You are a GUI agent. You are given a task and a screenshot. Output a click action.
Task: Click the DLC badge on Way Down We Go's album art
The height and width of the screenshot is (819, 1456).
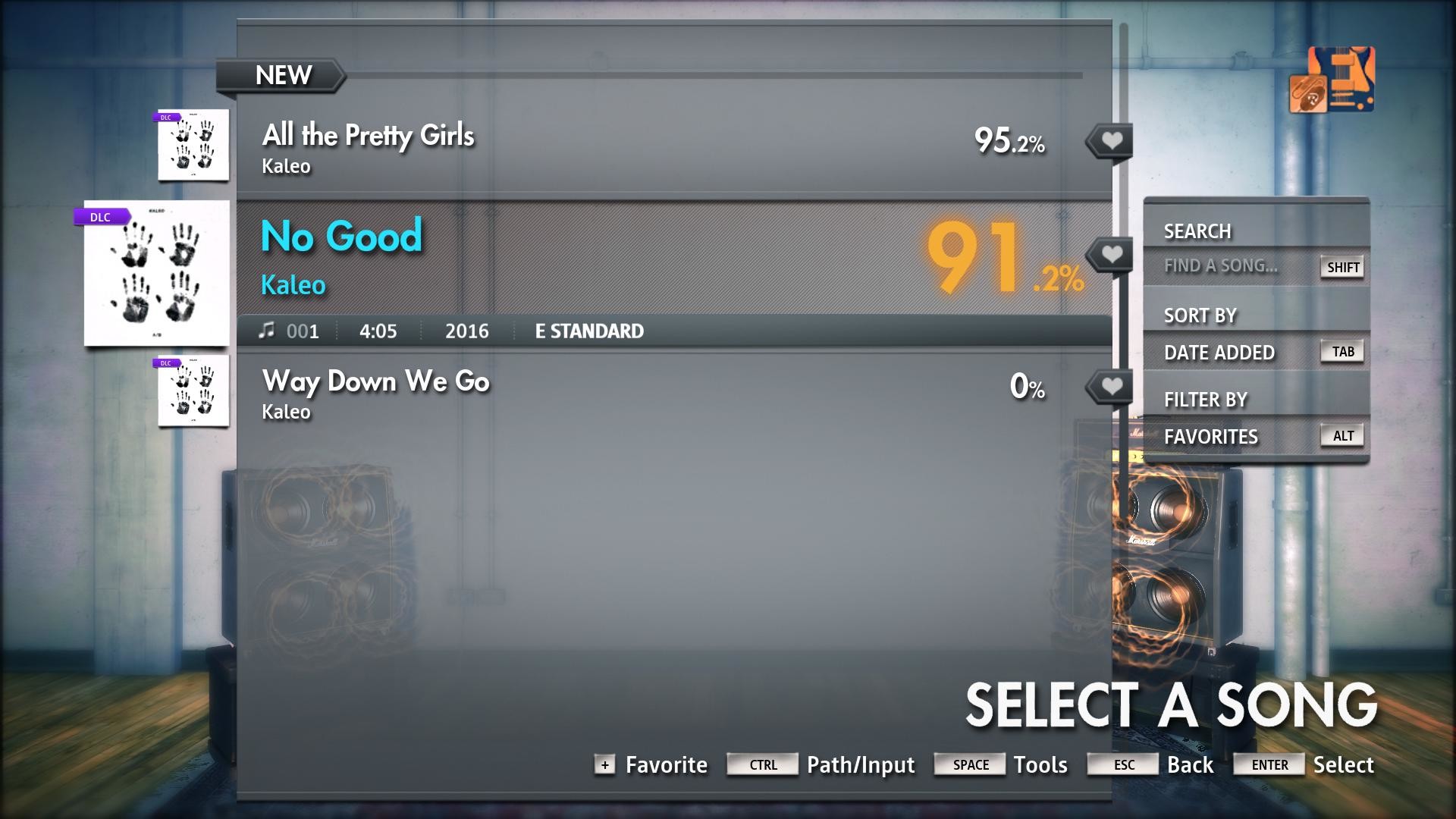point(167,362)
